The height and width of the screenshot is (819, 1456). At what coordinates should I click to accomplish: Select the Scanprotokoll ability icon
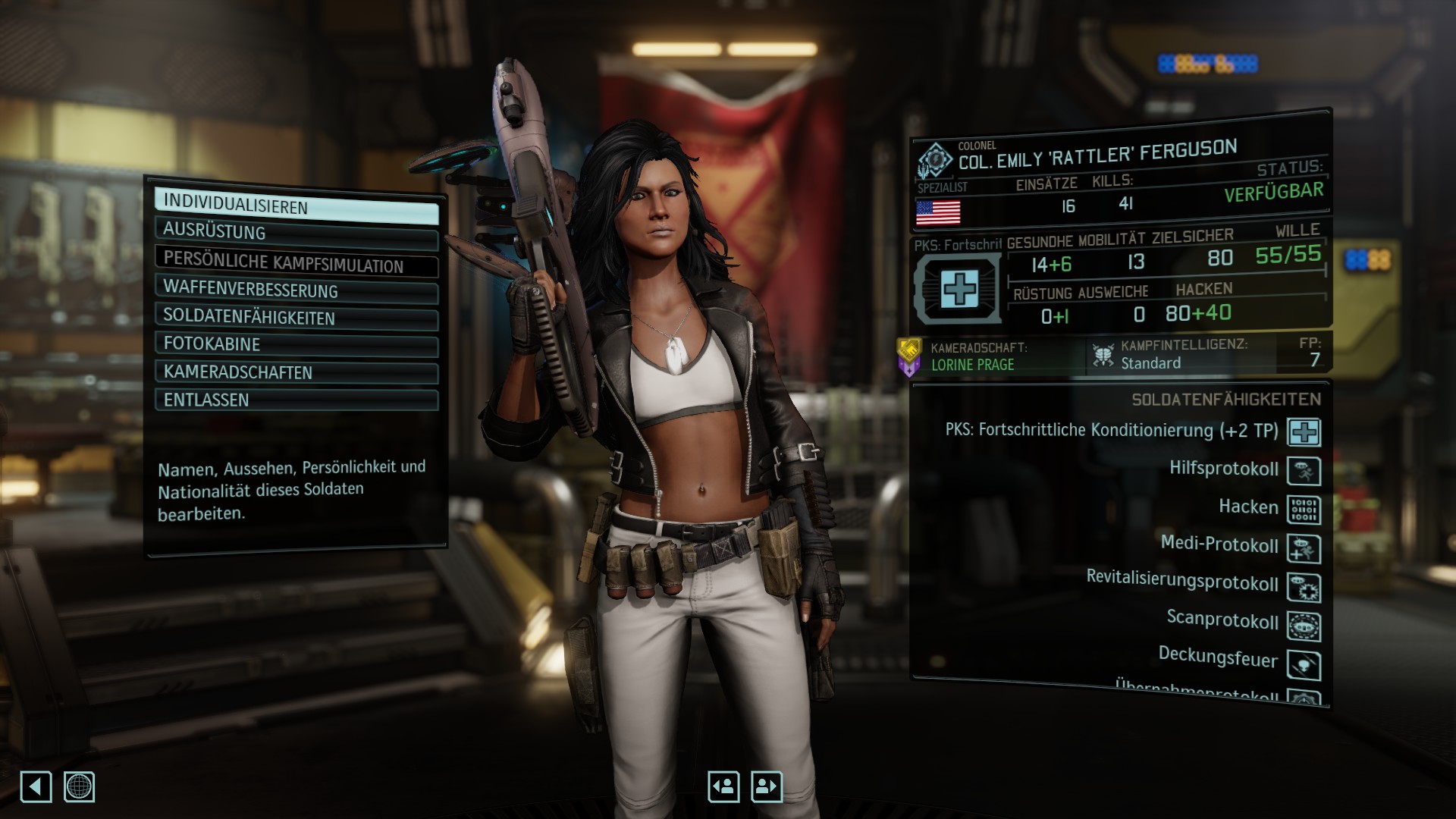point(1304,626)
